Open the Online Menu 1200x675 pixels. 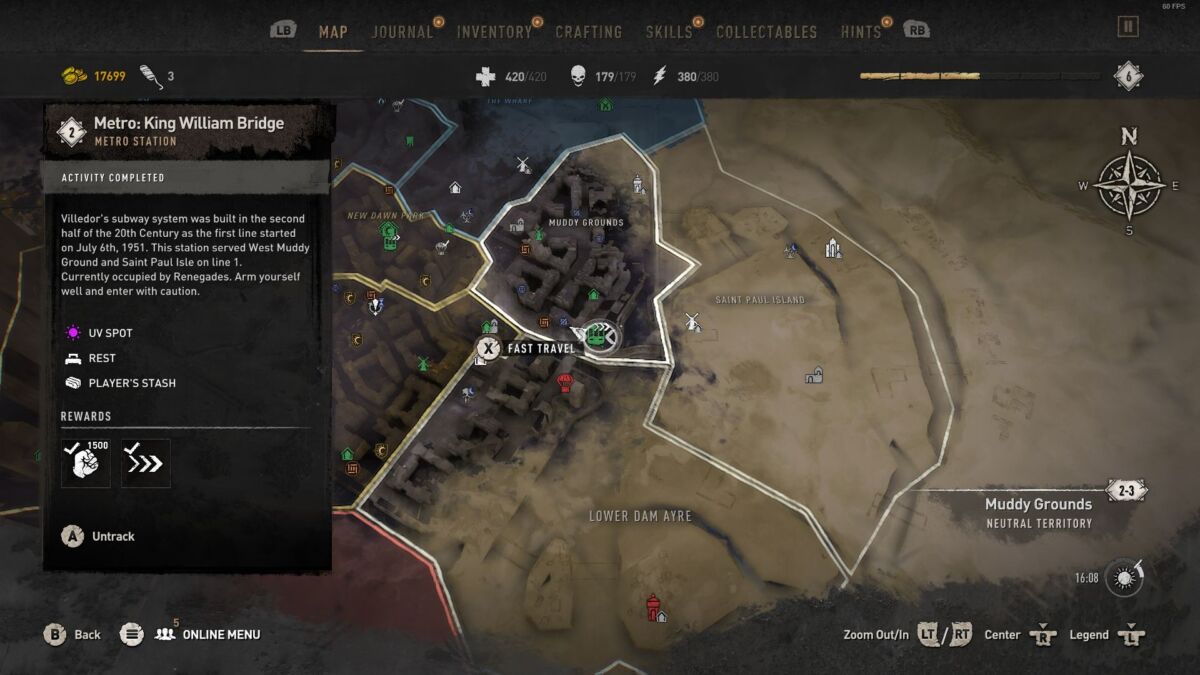click(206, 634)
